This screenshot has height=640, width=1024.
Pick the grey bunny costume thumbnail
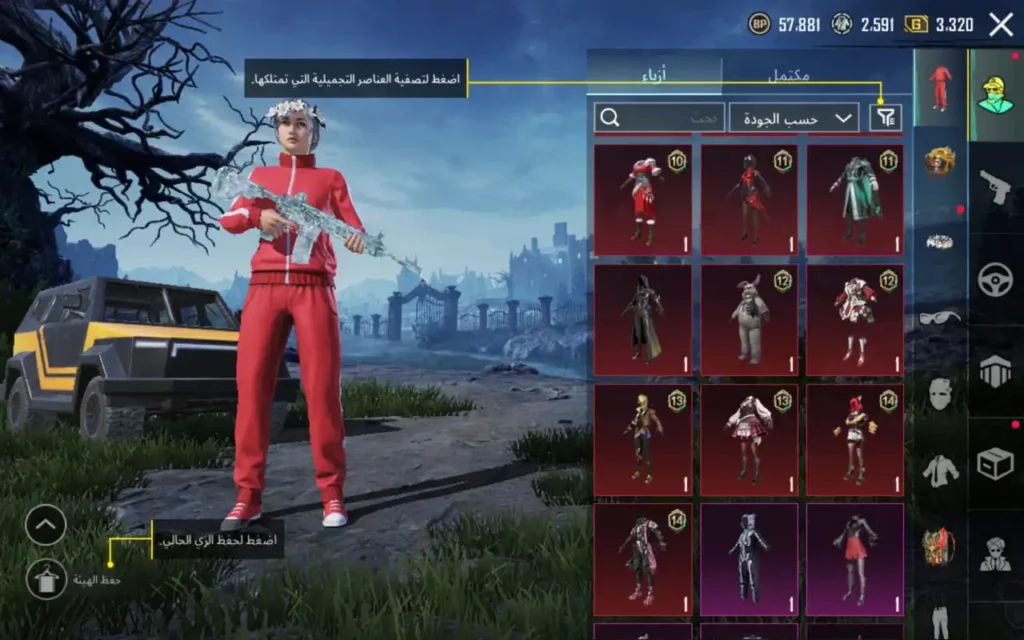tap(749, 319)
